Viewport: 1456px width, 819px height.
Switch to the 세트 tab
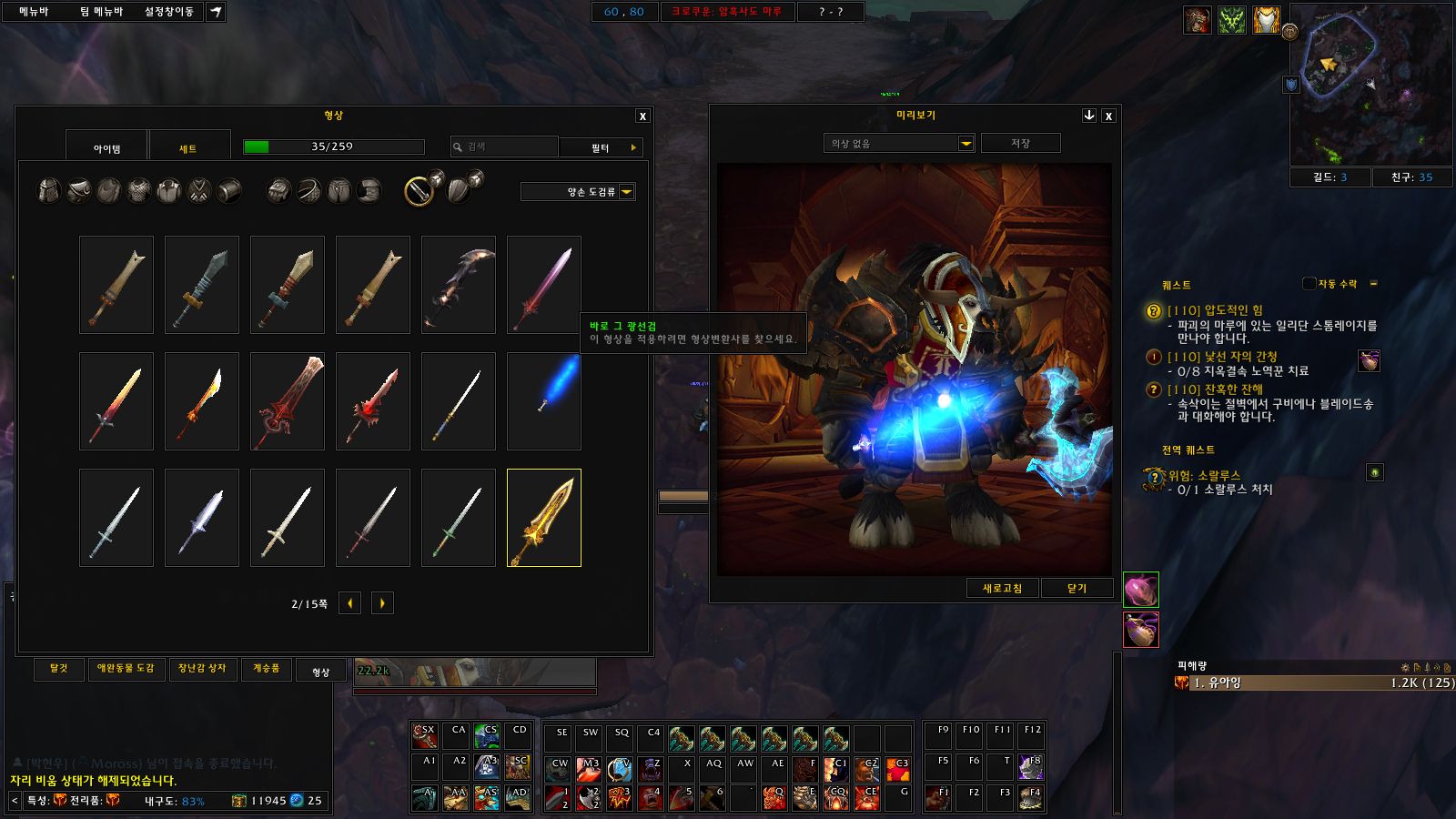point(187,148)
